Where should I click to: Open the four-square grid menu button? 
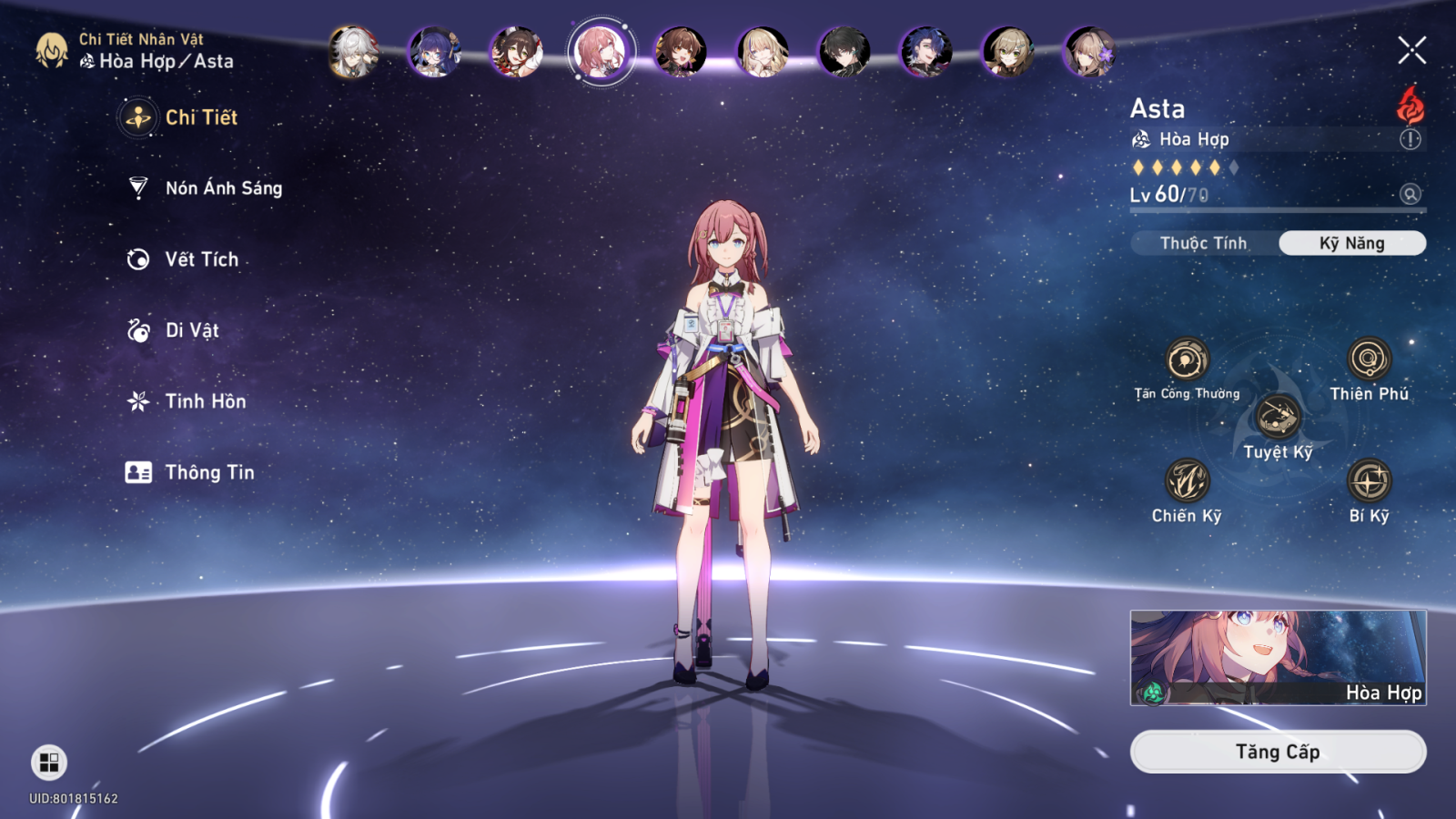[x=49, y=763]
